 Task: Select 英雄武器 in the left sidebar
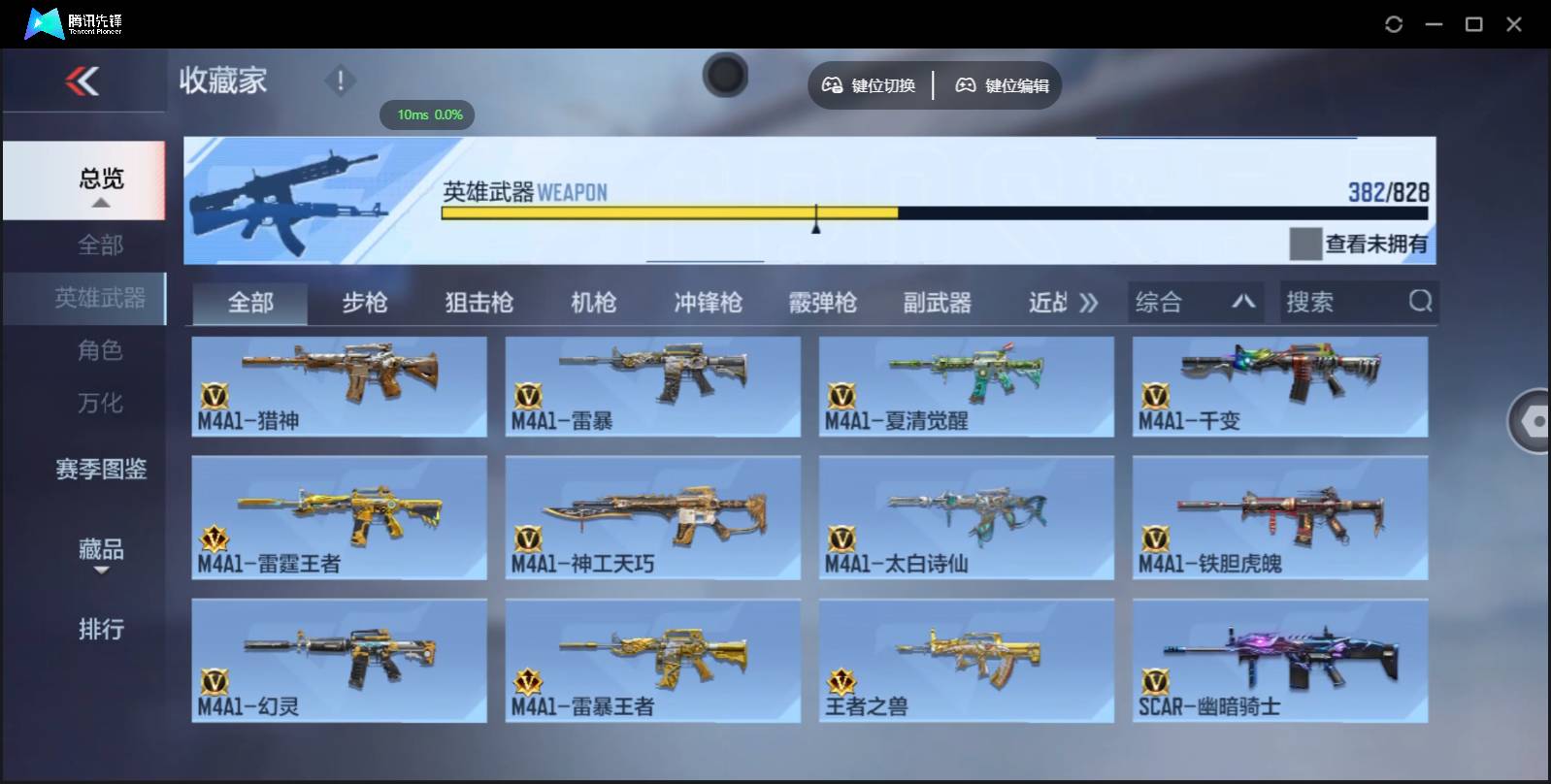[101, 299]
